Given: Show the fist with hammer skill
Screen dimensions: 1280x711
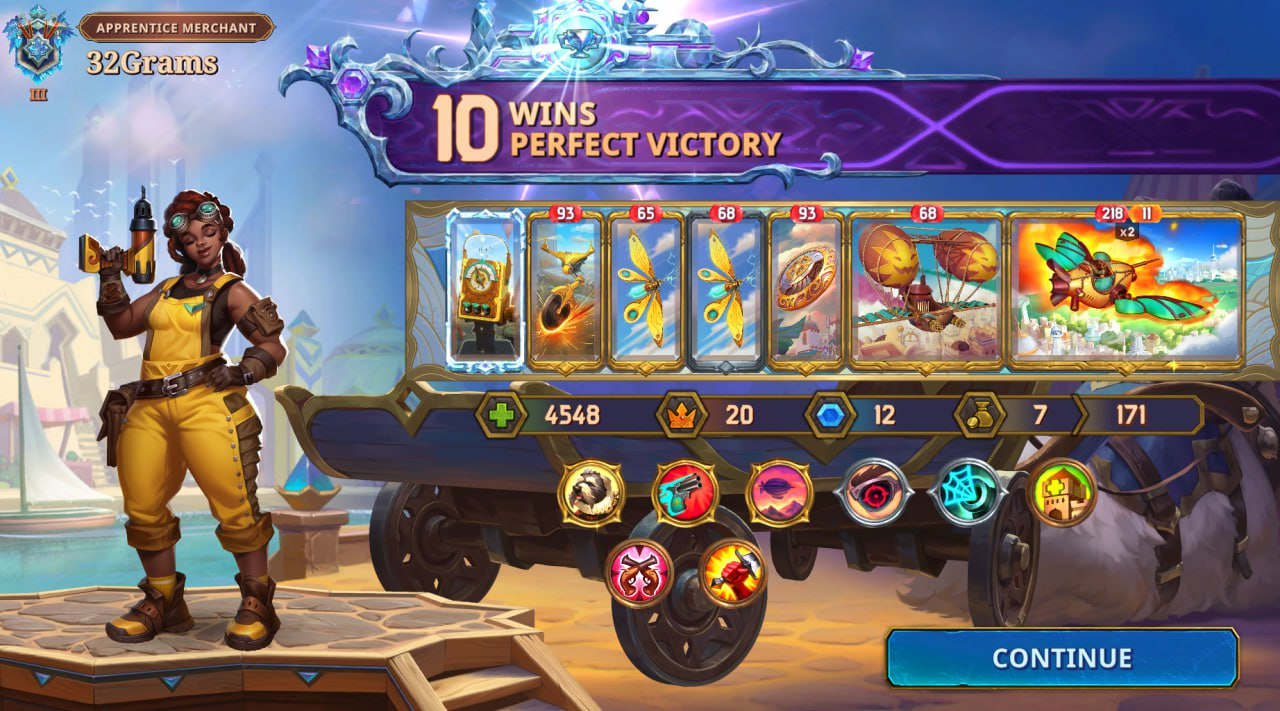Looking at the screenshot, I should (732, 573).
